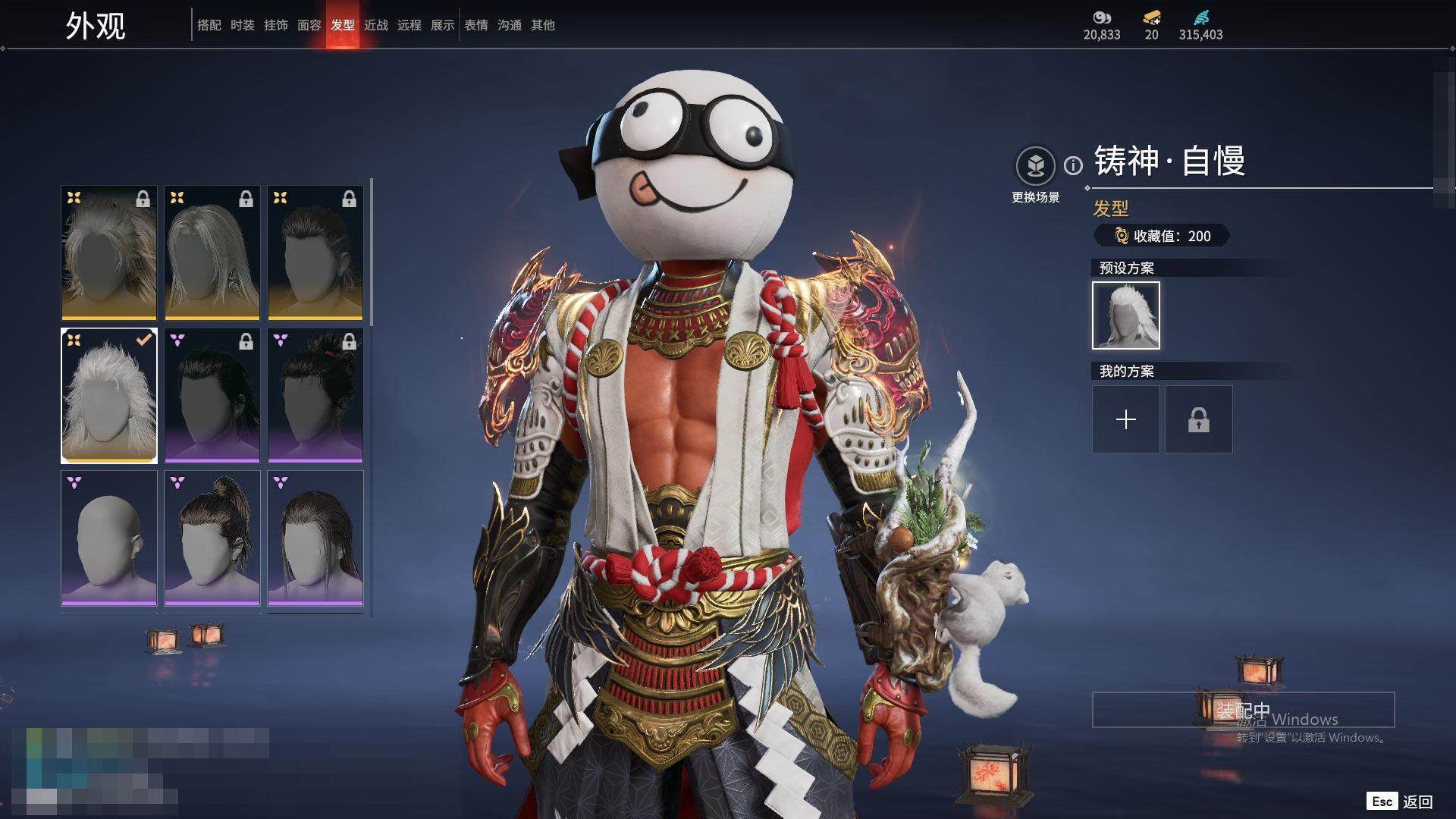Click the locked scheme slot under 我的方案
The width and height of the screenshot is (1456, 819).
pos(1199,419)
